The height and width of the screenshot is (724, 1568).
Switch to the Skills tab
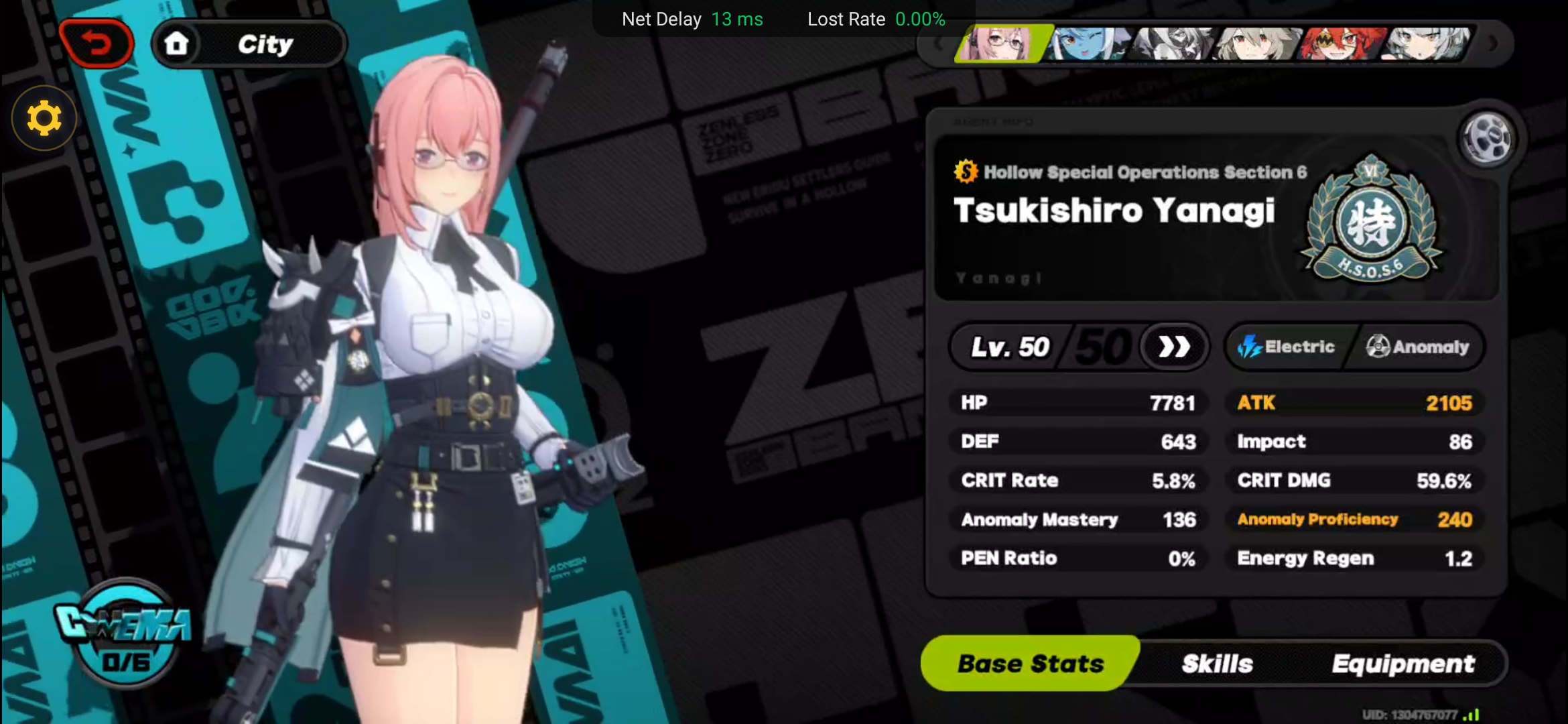click(x=1218, y=663)
